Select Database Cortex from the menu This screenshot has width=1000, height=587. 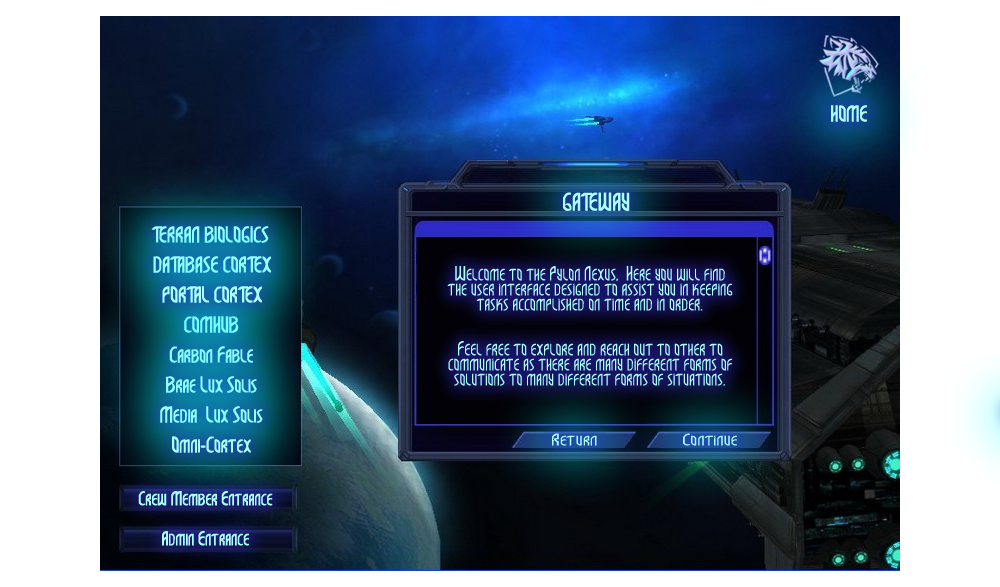coord(211,265)
